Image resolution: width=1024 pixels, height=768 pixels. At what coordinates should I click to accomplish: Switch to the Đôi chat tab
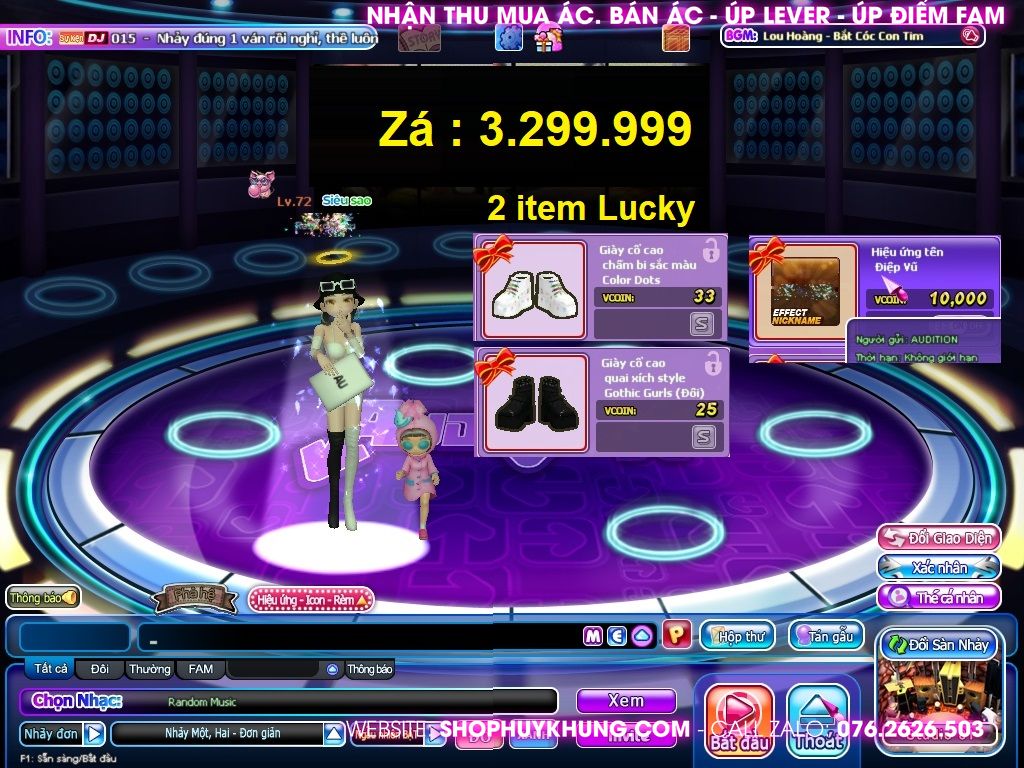[x=100, y=669]
